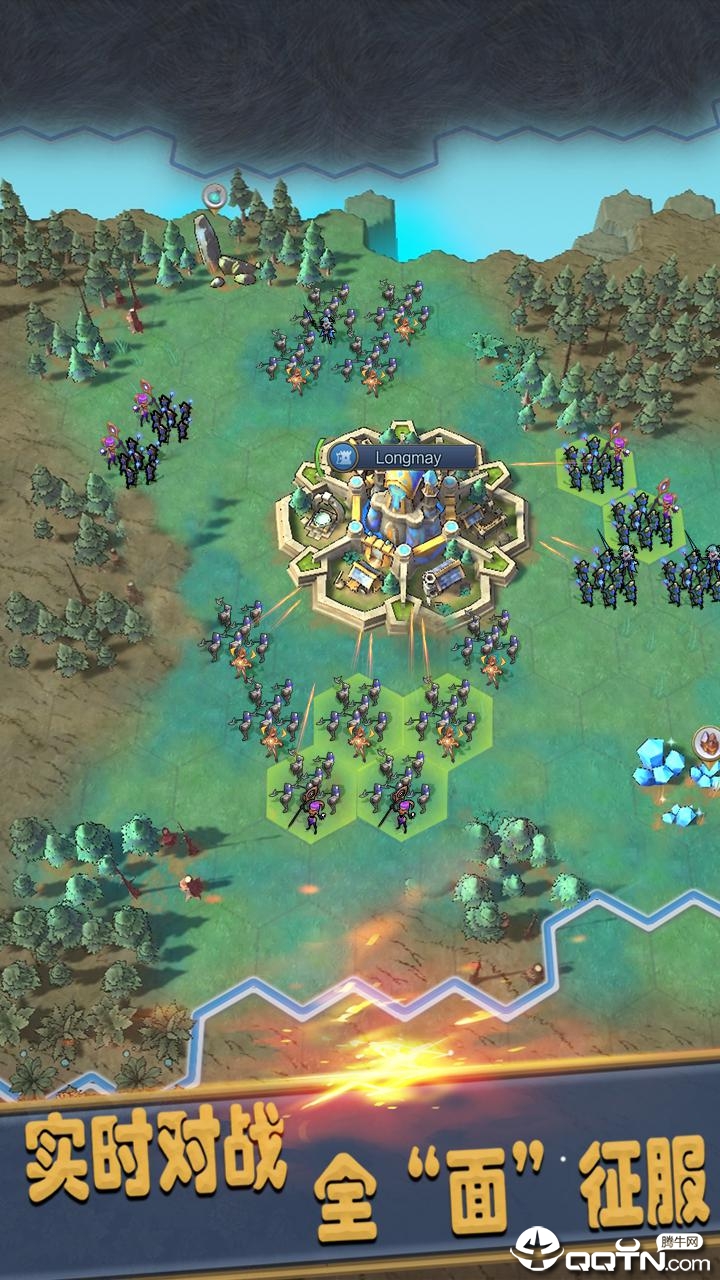Open the round marker above the standing stone
The image size is (720, 1280).
pos(213,194)
